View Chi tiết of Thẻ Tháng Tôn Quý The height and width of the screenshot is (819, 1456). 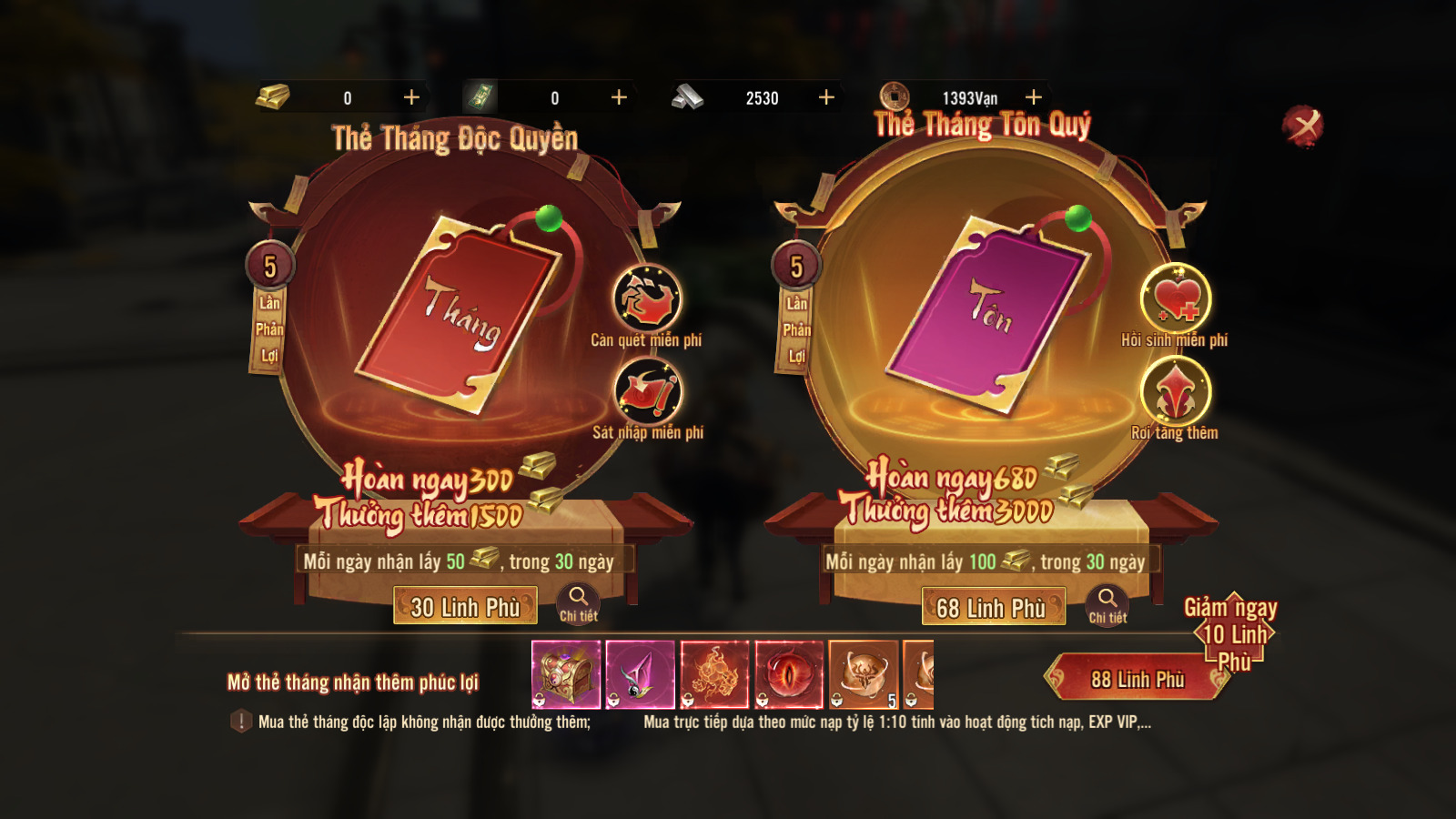coord(1107,604)
